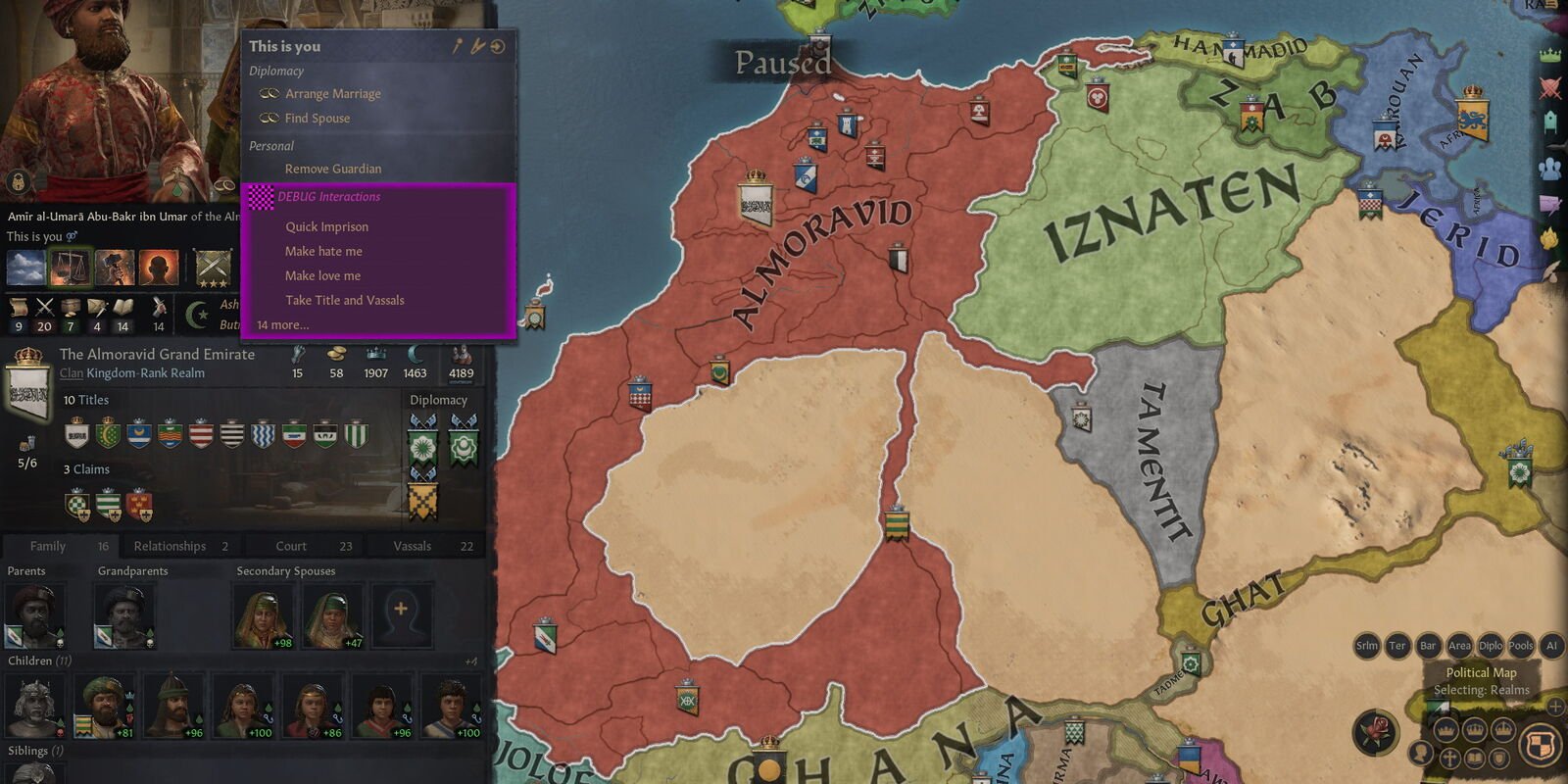Toggle the Ter map mode button
This screenshot has width=1568, height=784.
(1397, 646)
